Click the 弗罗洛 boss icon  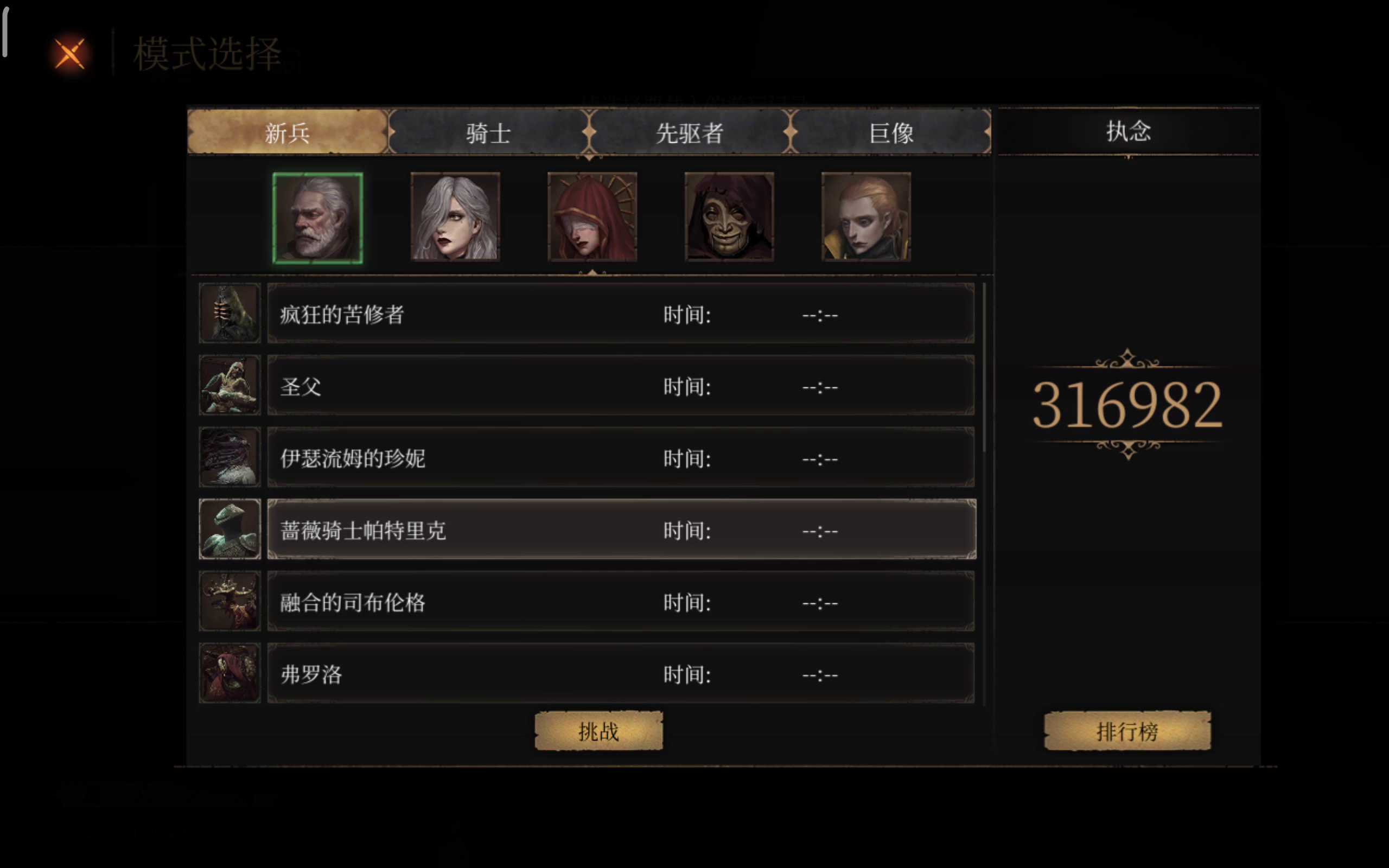coord(230,672)
